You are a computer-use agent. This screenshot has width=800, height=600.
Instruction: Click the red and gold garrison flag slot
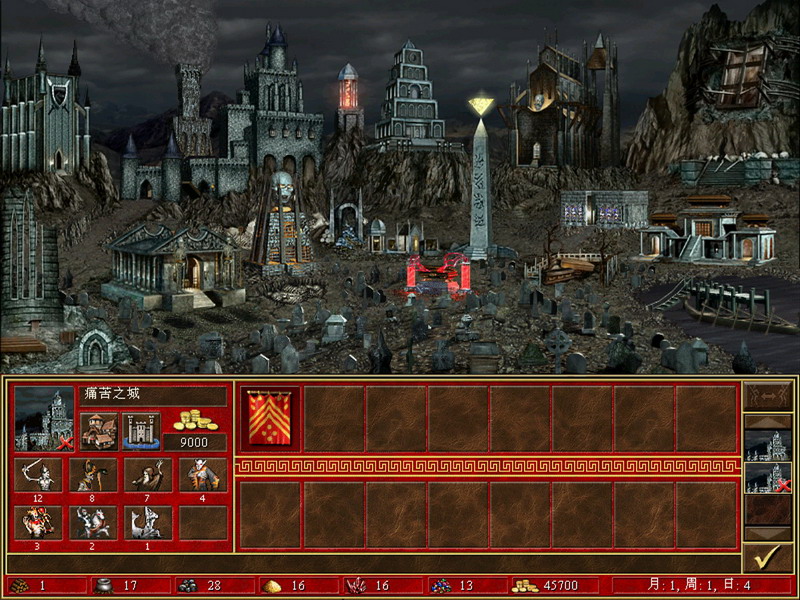[269, 419]
